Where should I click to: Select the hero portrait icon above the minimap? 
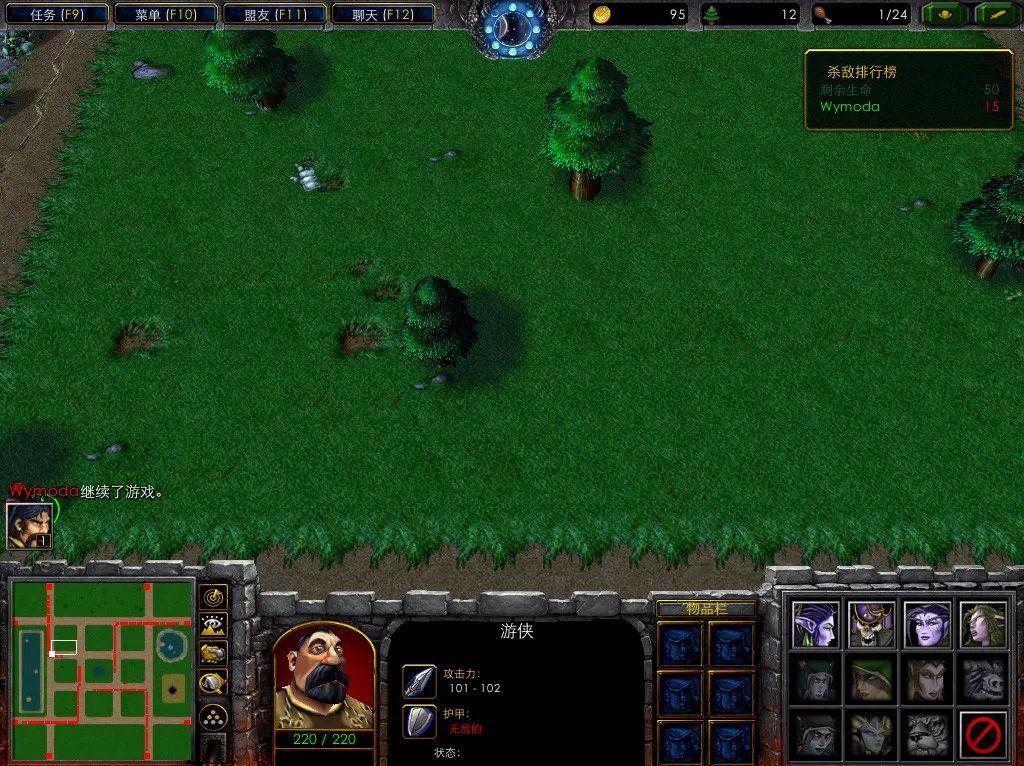tap(29, 526)
